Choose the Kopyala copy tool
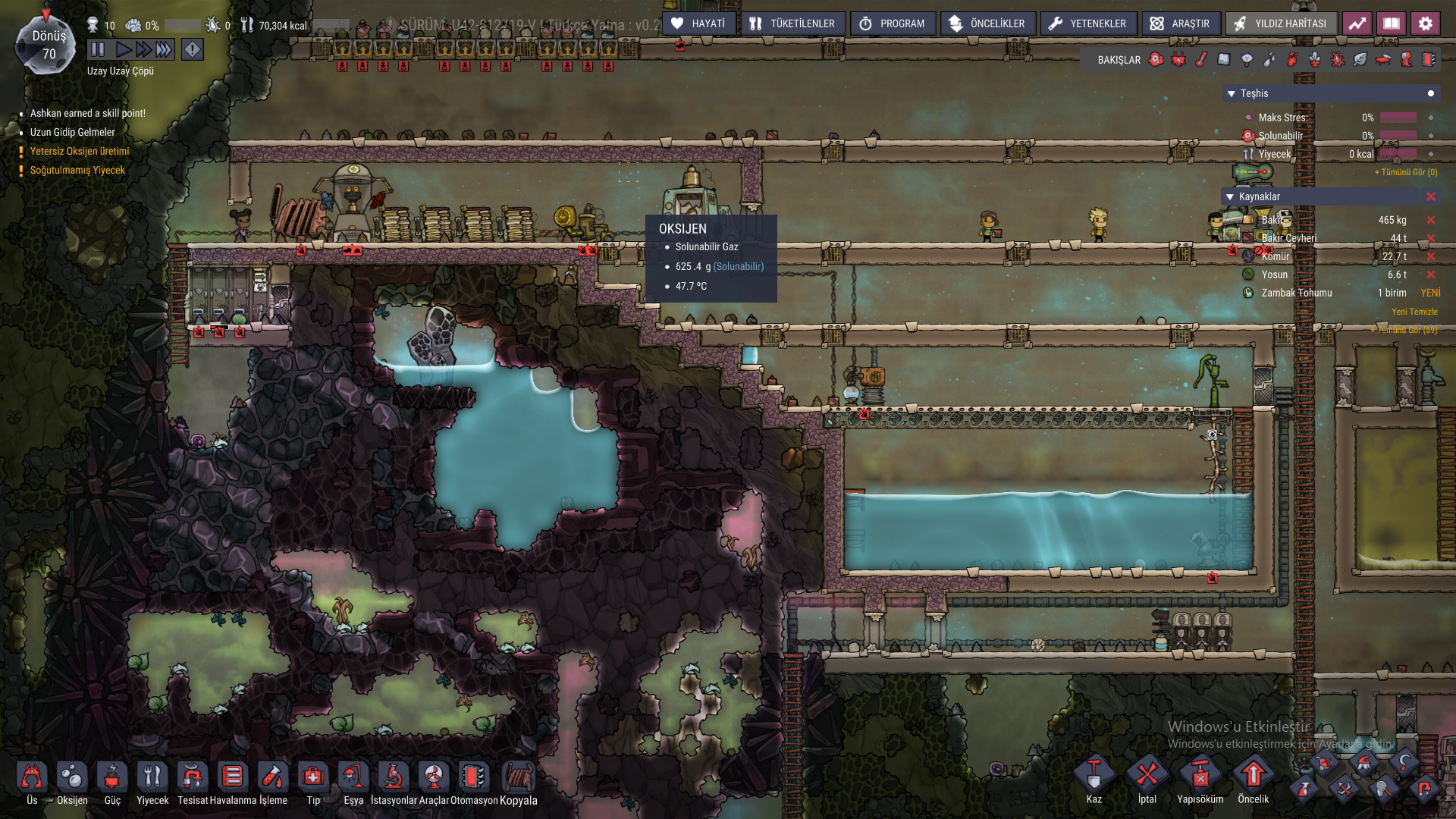Viewport: 1456px width, 819px height. click(x=519, y=782)
